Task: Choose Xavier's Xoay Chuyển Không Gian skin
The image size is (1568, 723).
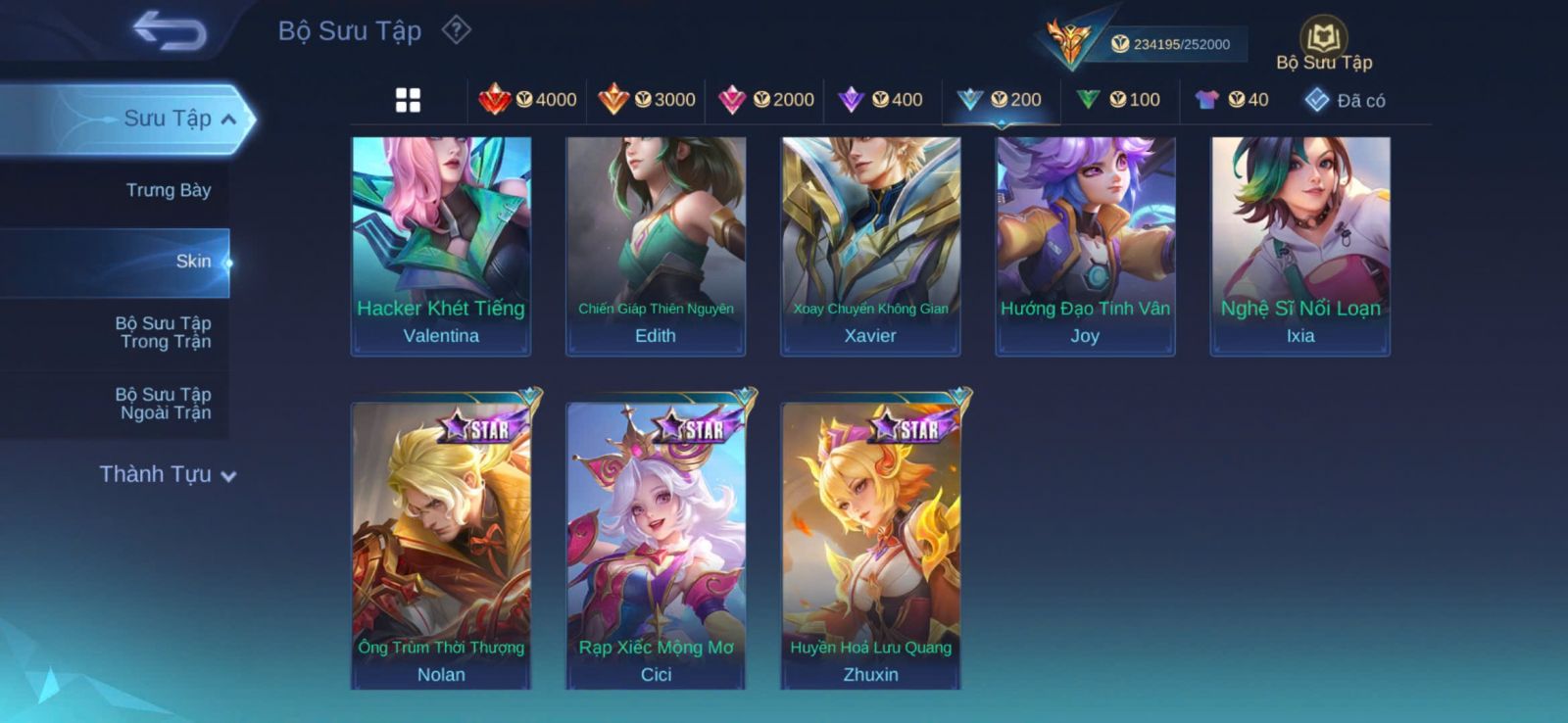Action: 870,245
